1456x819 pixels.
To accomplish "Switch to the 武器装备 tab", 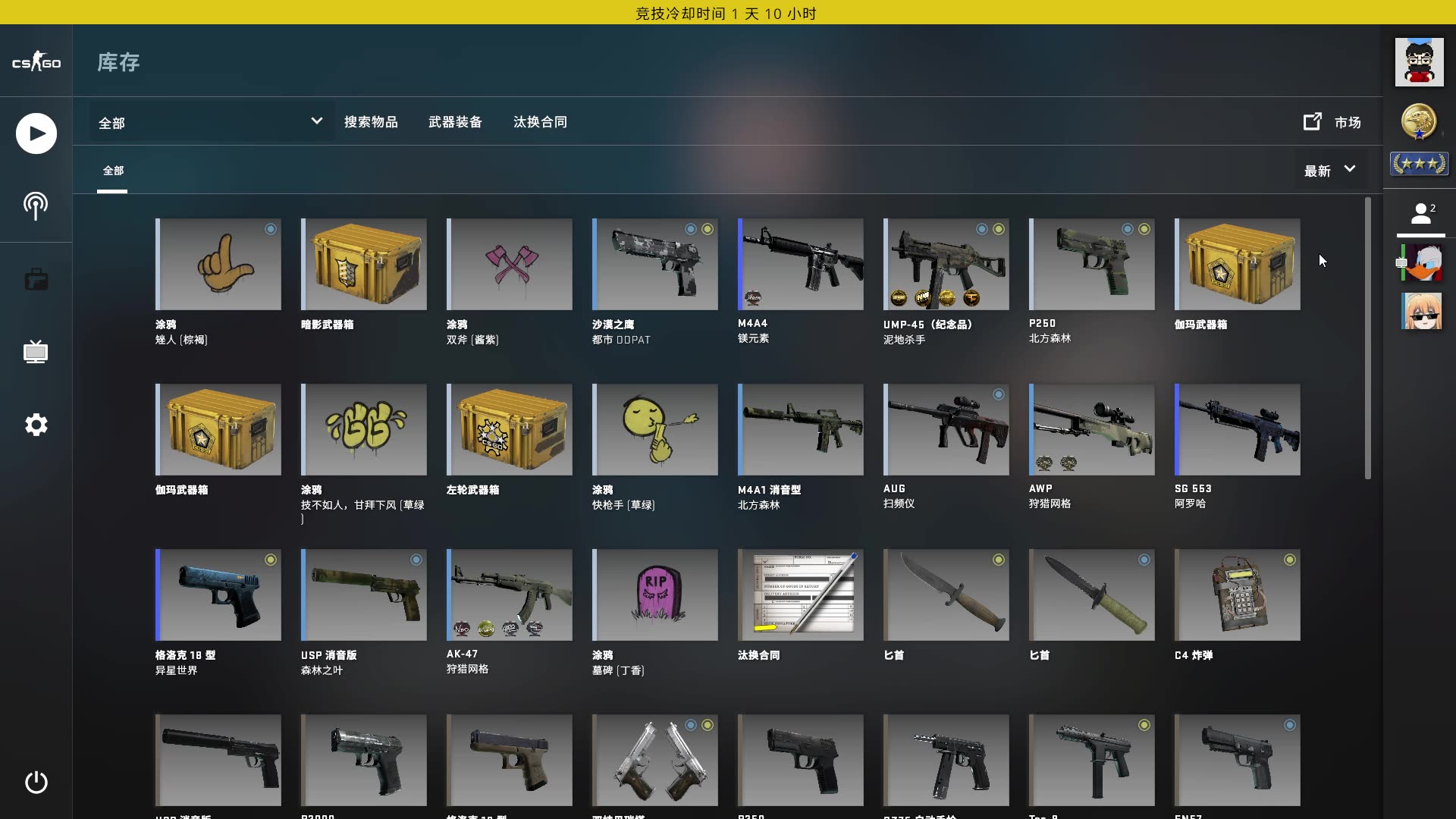I will coord(457,122).
